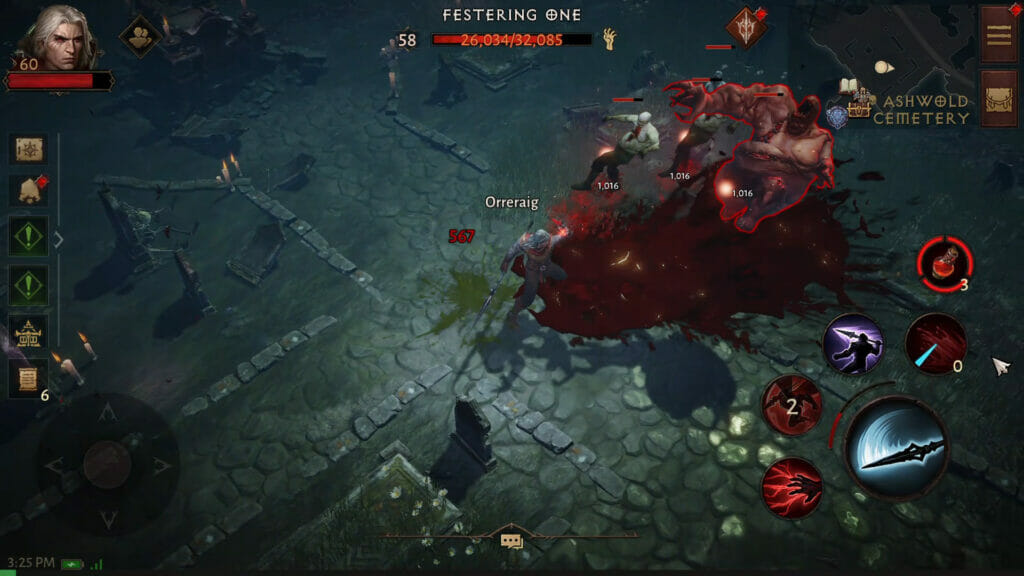The width and height of the screenshot is (1024, 576).
Task: Select the skill on cooldown showing 2
Action: pyautogui.click(x=791, y=405)
